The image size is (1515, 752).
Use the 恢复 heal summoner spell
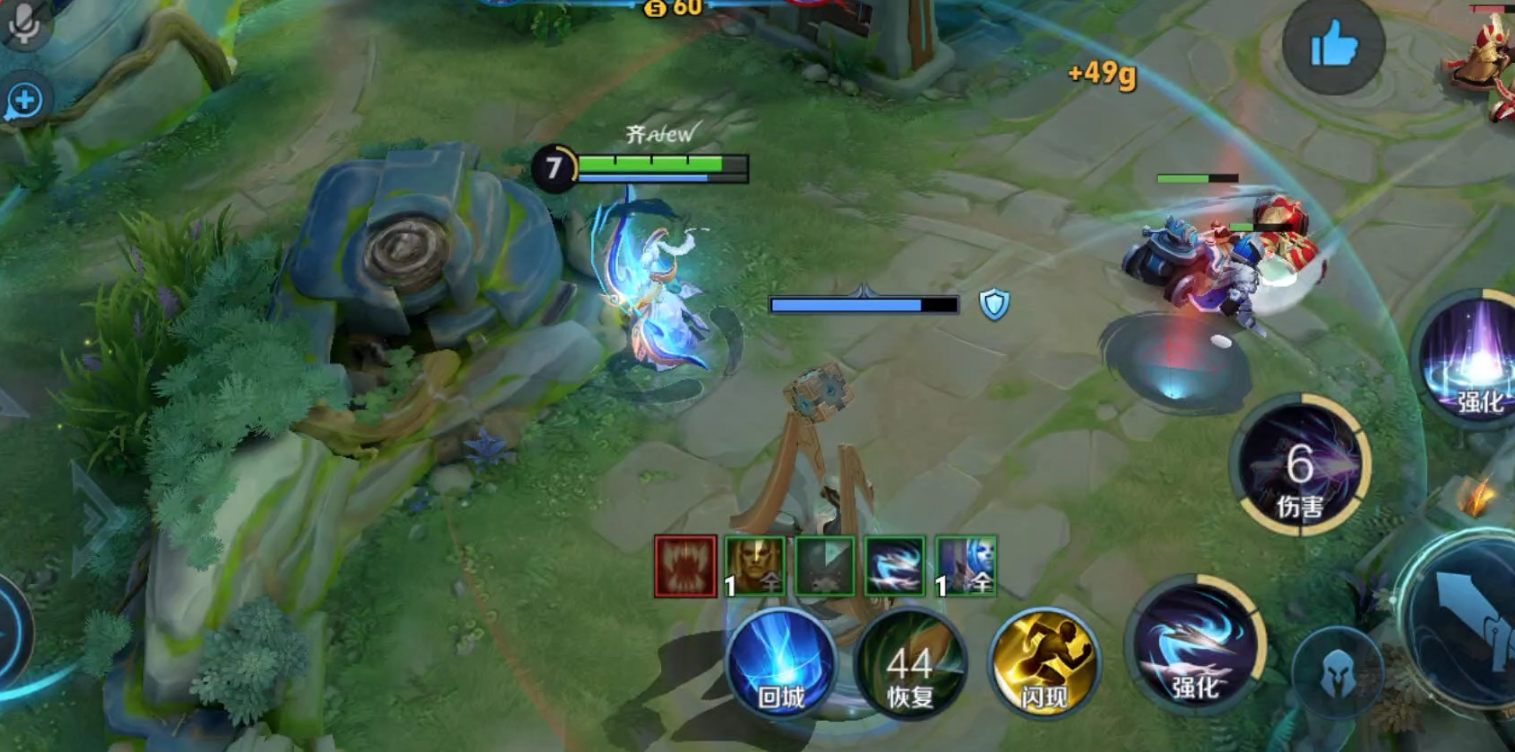[910, 664]
